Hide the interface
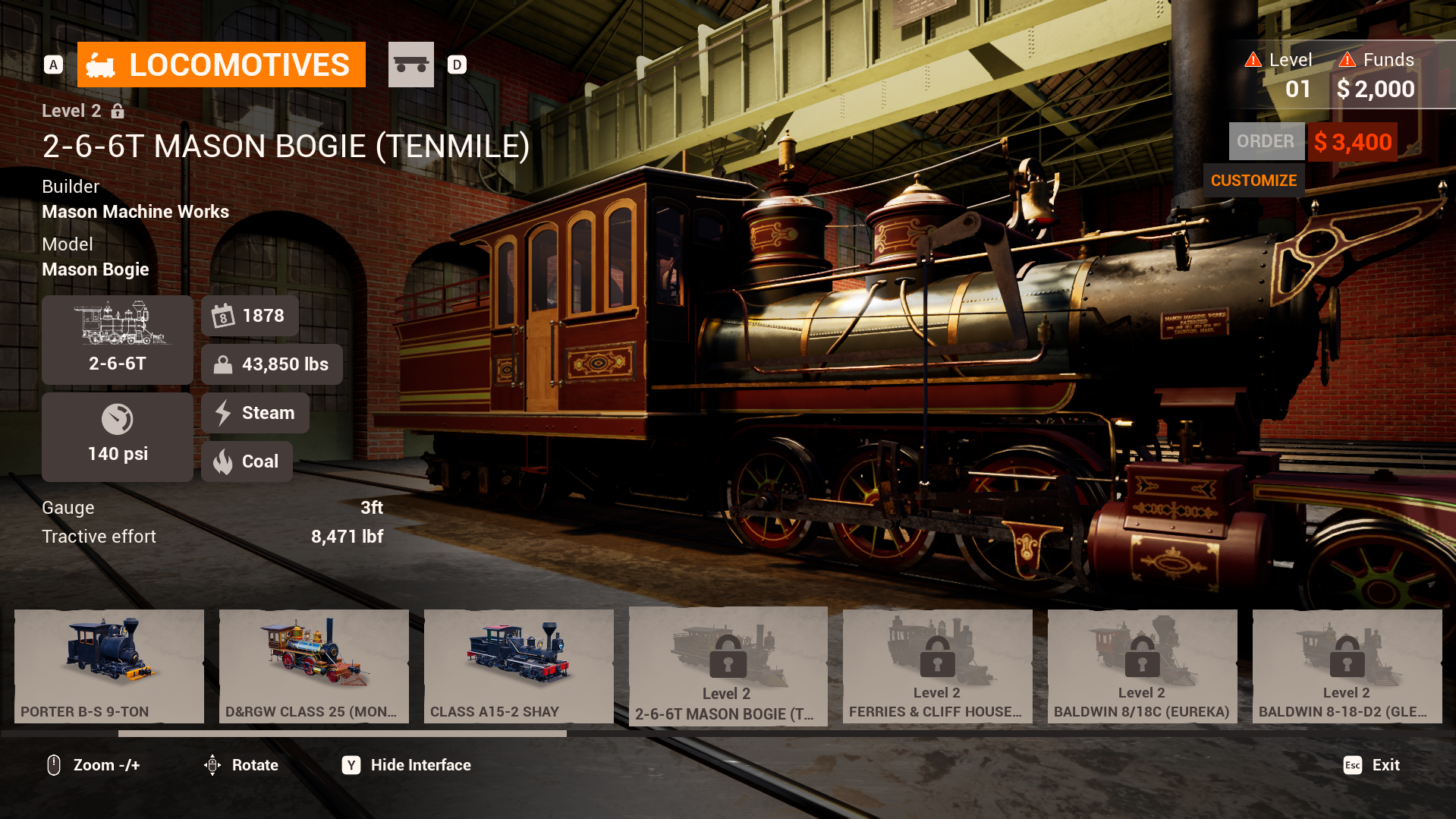Screen dimensions: 1456x819 (x=407, y=765)
